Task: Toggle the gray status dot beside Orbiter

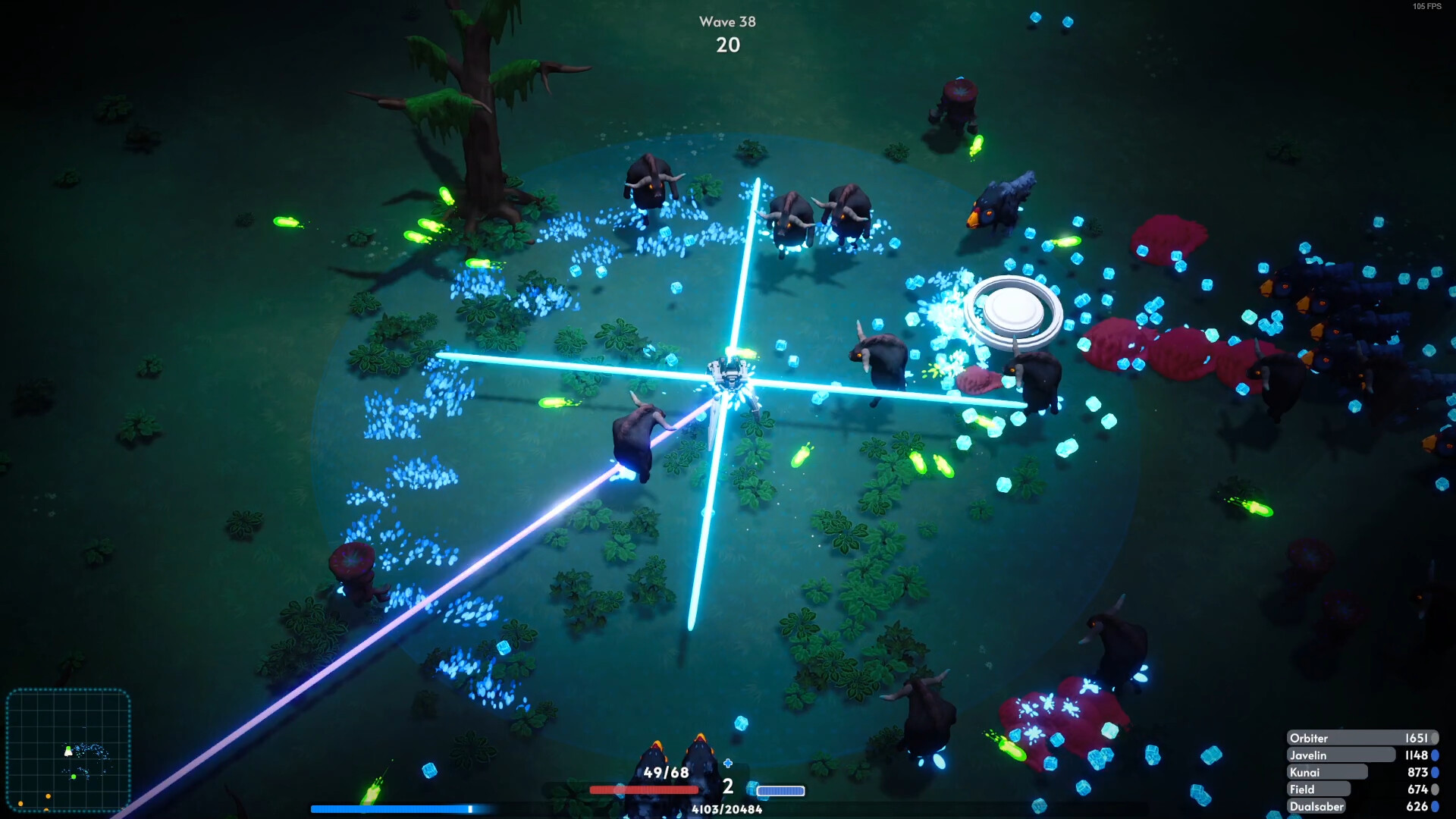Action: click(x=1435, y=738)
